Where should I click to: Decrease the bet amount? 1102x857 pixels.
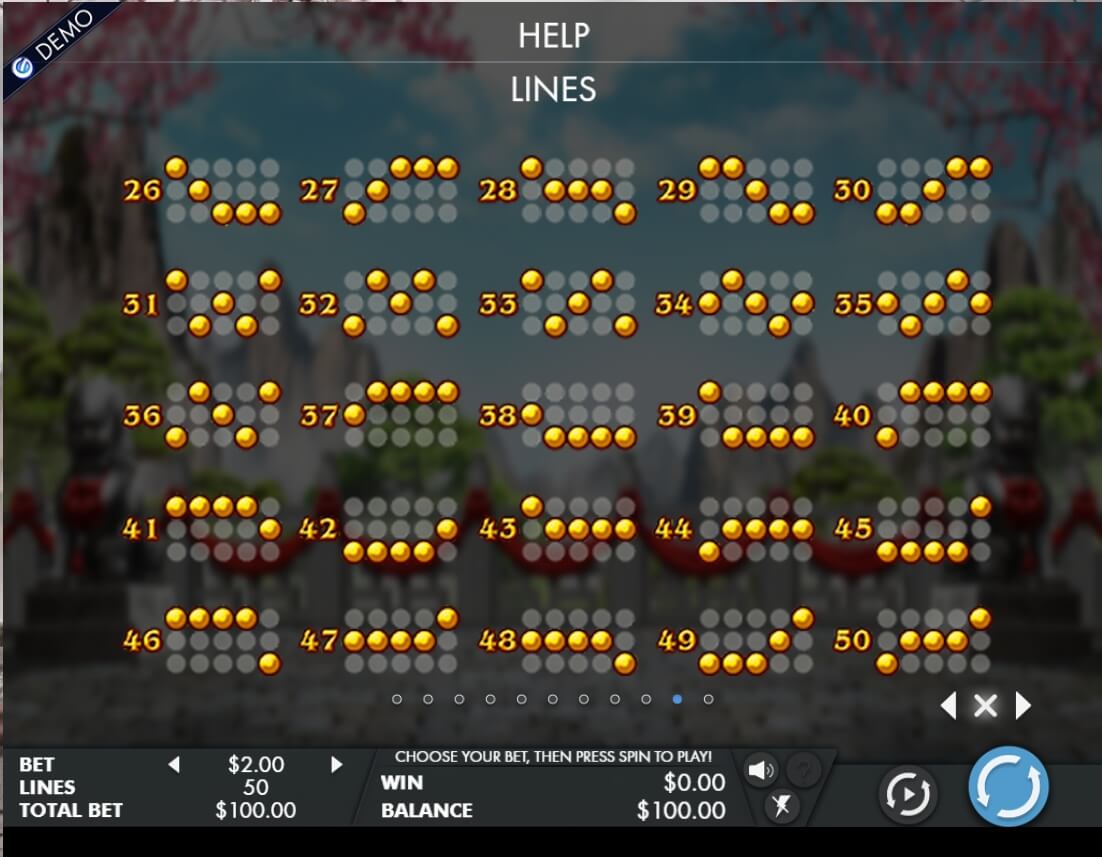pyautogui.click(x=174, y=765)
